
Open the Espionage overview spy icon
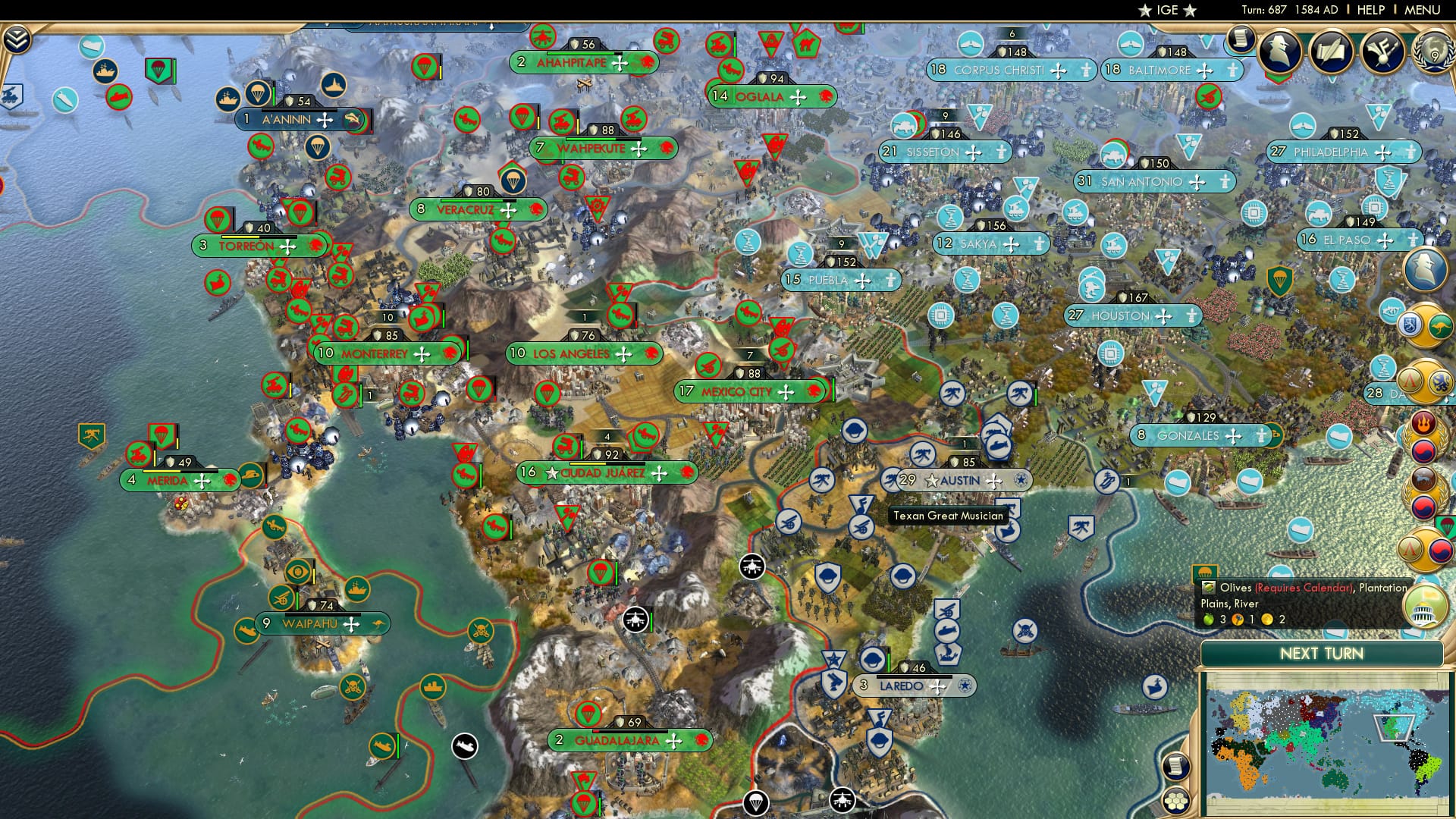1279,51
